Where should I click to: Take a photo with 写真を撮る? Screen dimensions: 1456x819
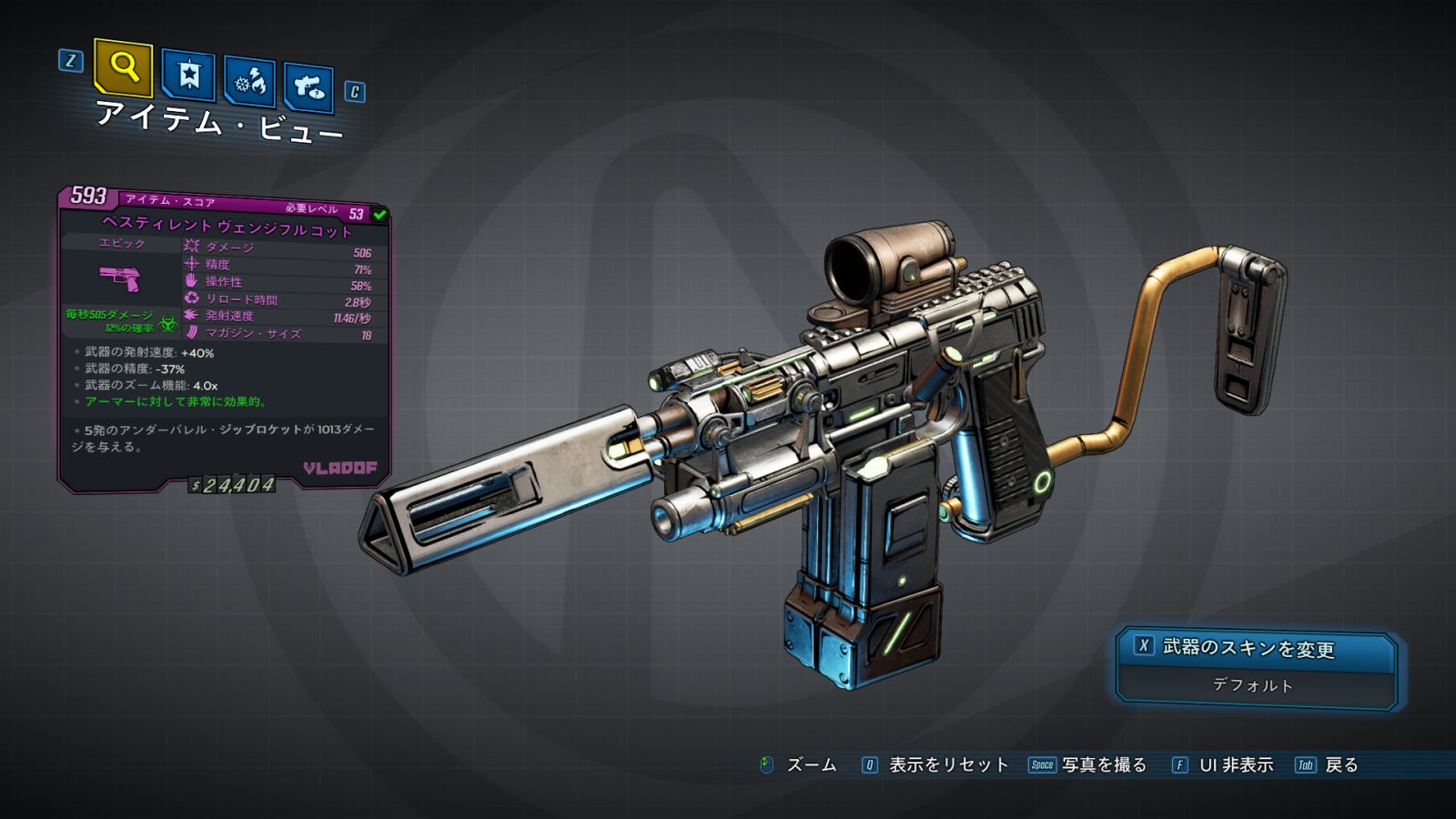pos(1088,765)
